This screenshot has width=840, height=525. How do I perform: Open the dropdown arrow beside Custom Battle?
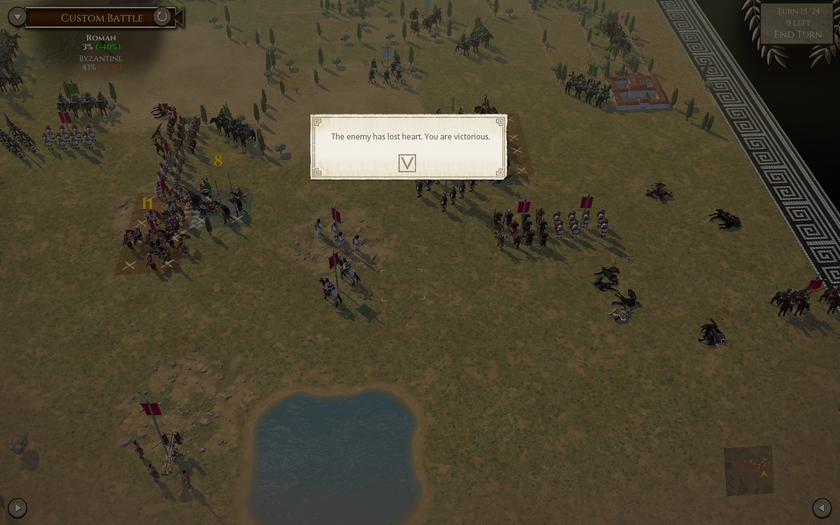[16, 17]
